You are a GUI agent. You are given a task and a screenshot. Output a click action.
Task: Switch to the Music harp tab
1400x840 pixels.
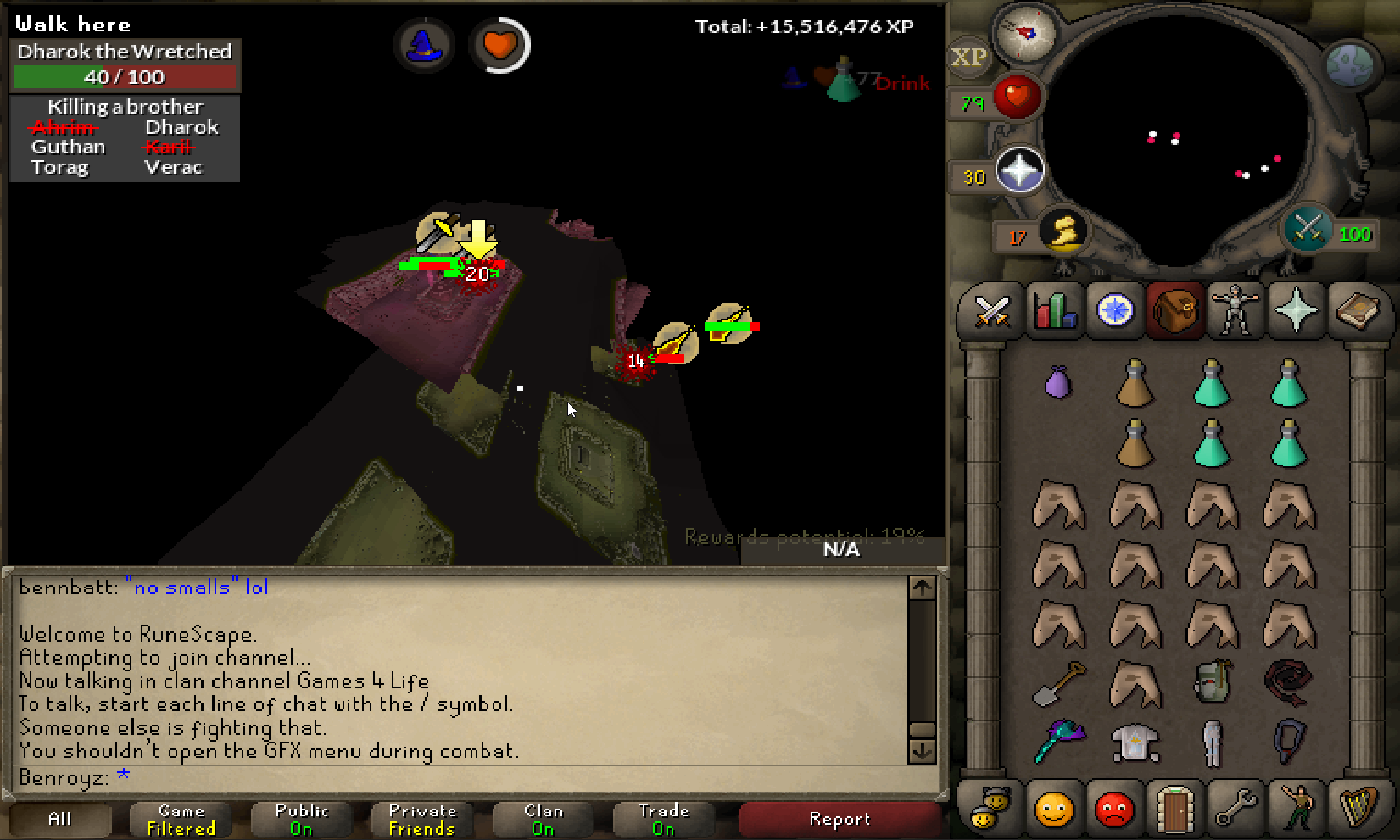1358,809
